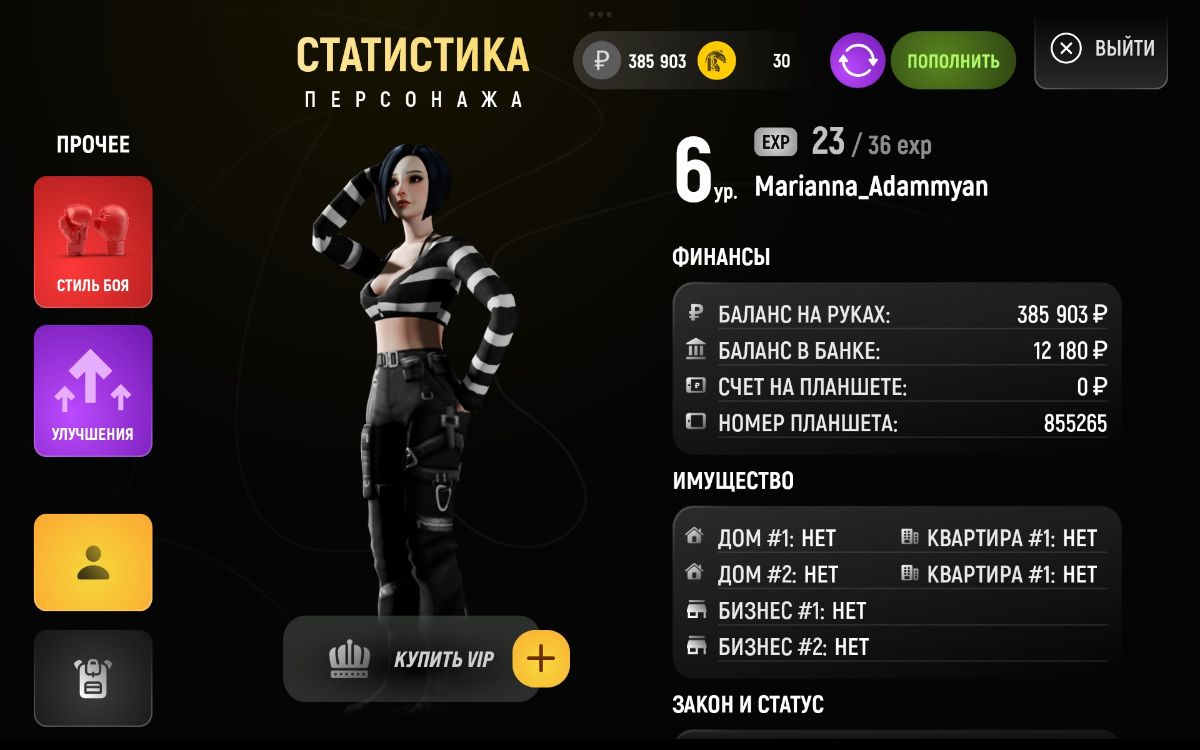This screenshot has height=750, width=1200.
Task: Click the Купить VIP button
Action: point(410,659)
